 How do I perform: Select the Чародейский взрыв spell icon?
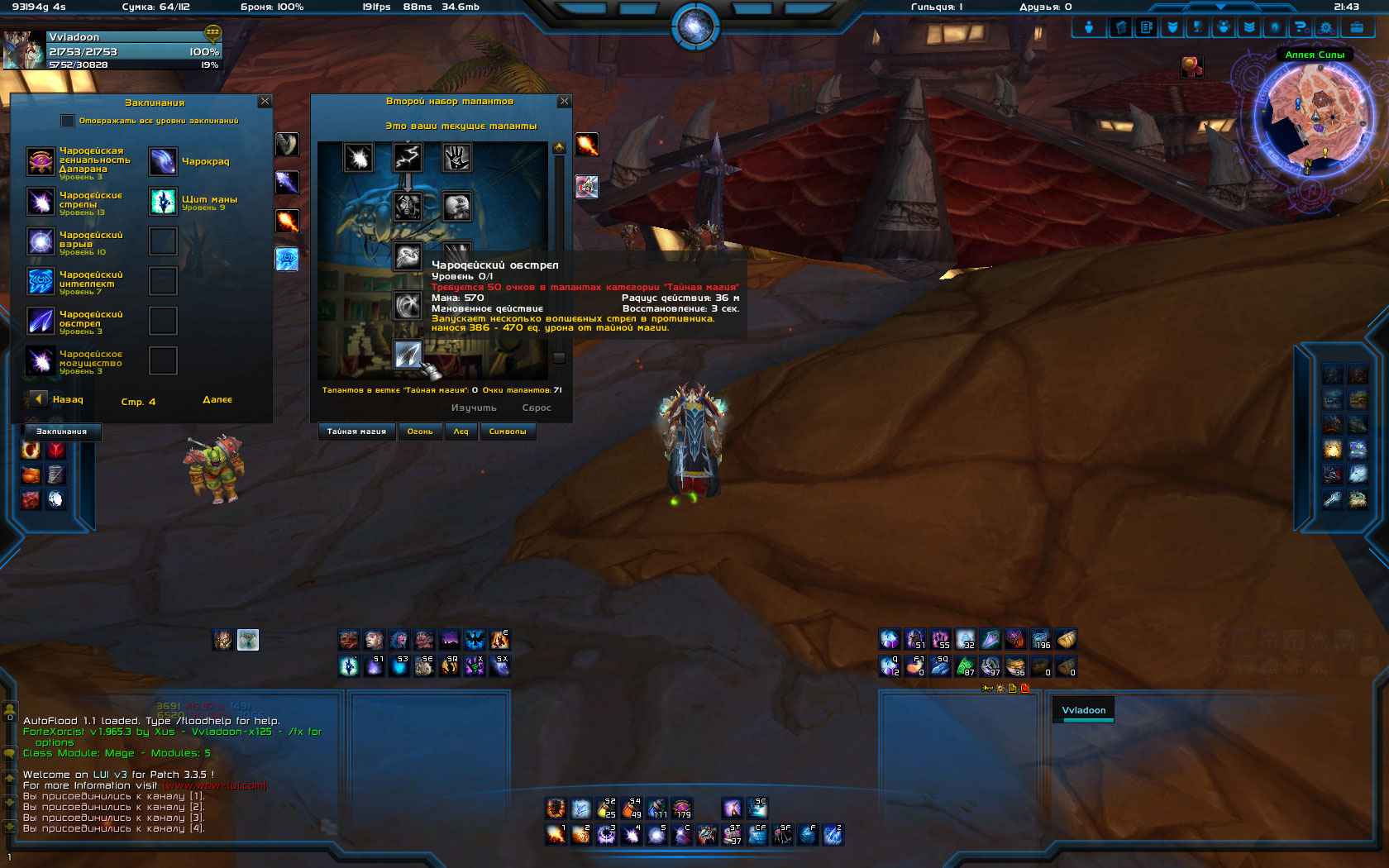[41, 241]
